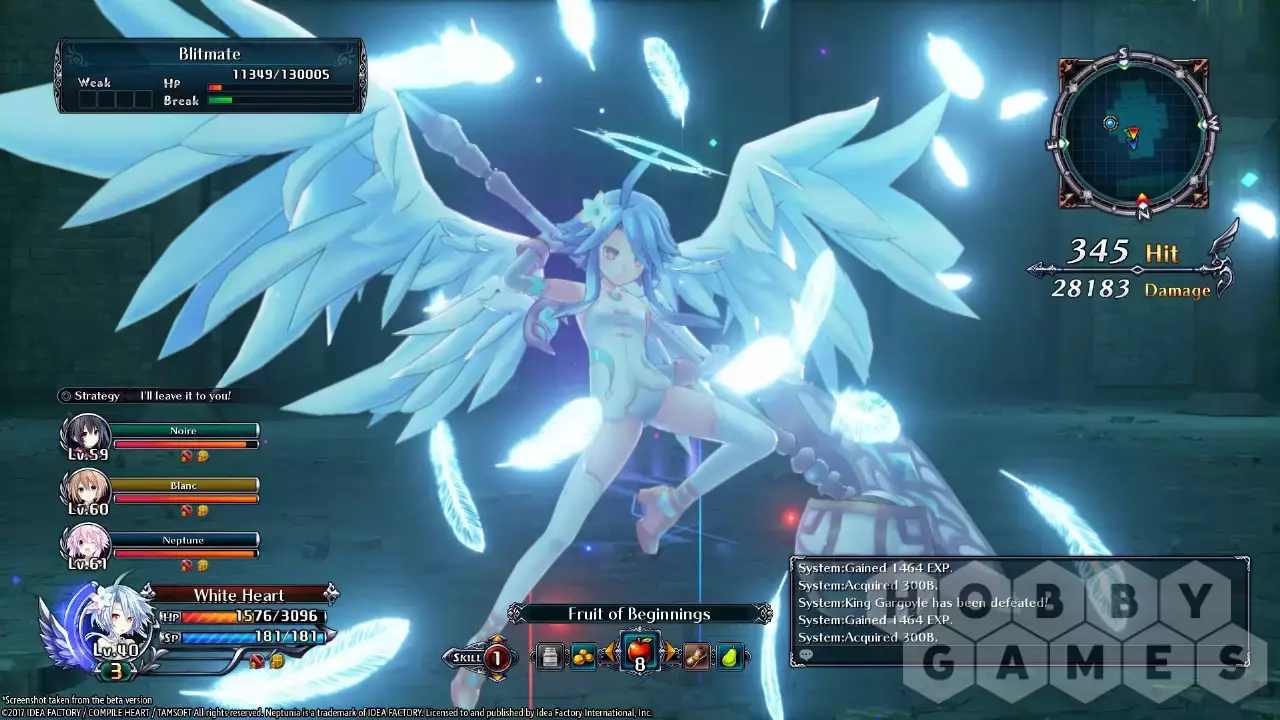Click the Blitmate enemy target panel
This screenshot has width=1280, height=720.
(x=210, y=75)
